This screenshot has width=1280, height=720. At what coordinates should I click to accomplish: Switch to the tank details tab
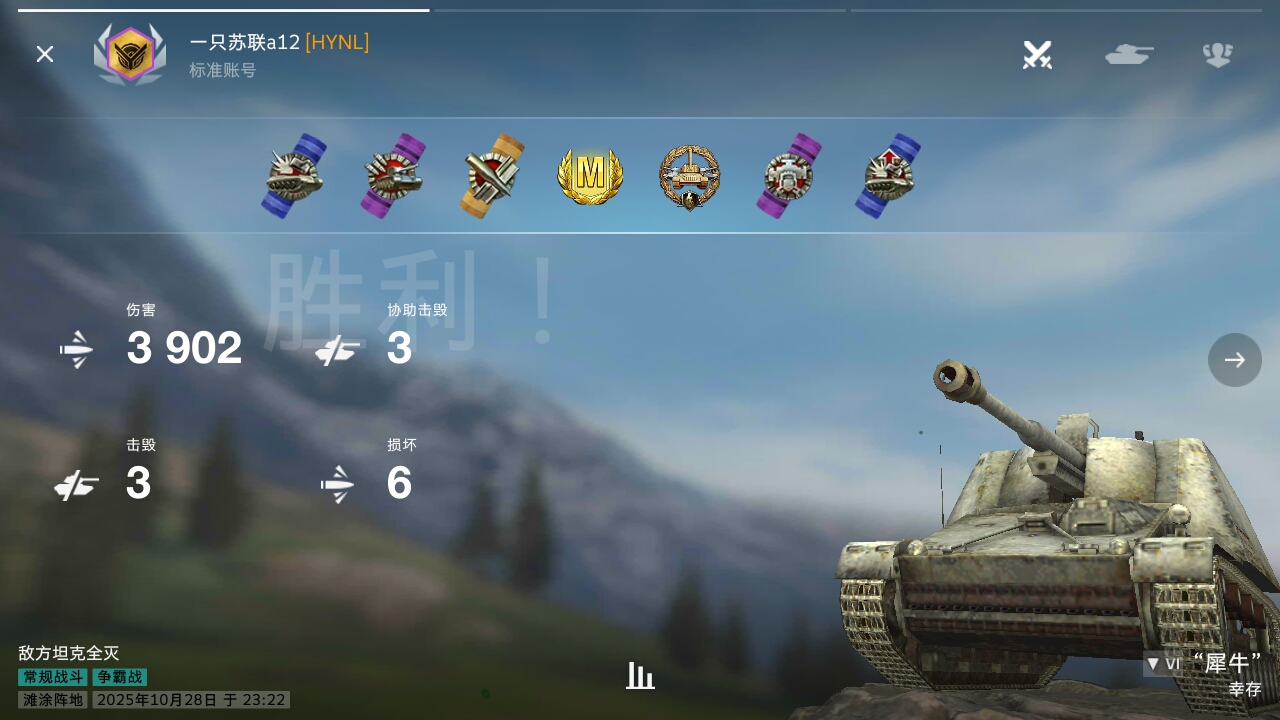pyautogui.click(x=1129, y=54)
